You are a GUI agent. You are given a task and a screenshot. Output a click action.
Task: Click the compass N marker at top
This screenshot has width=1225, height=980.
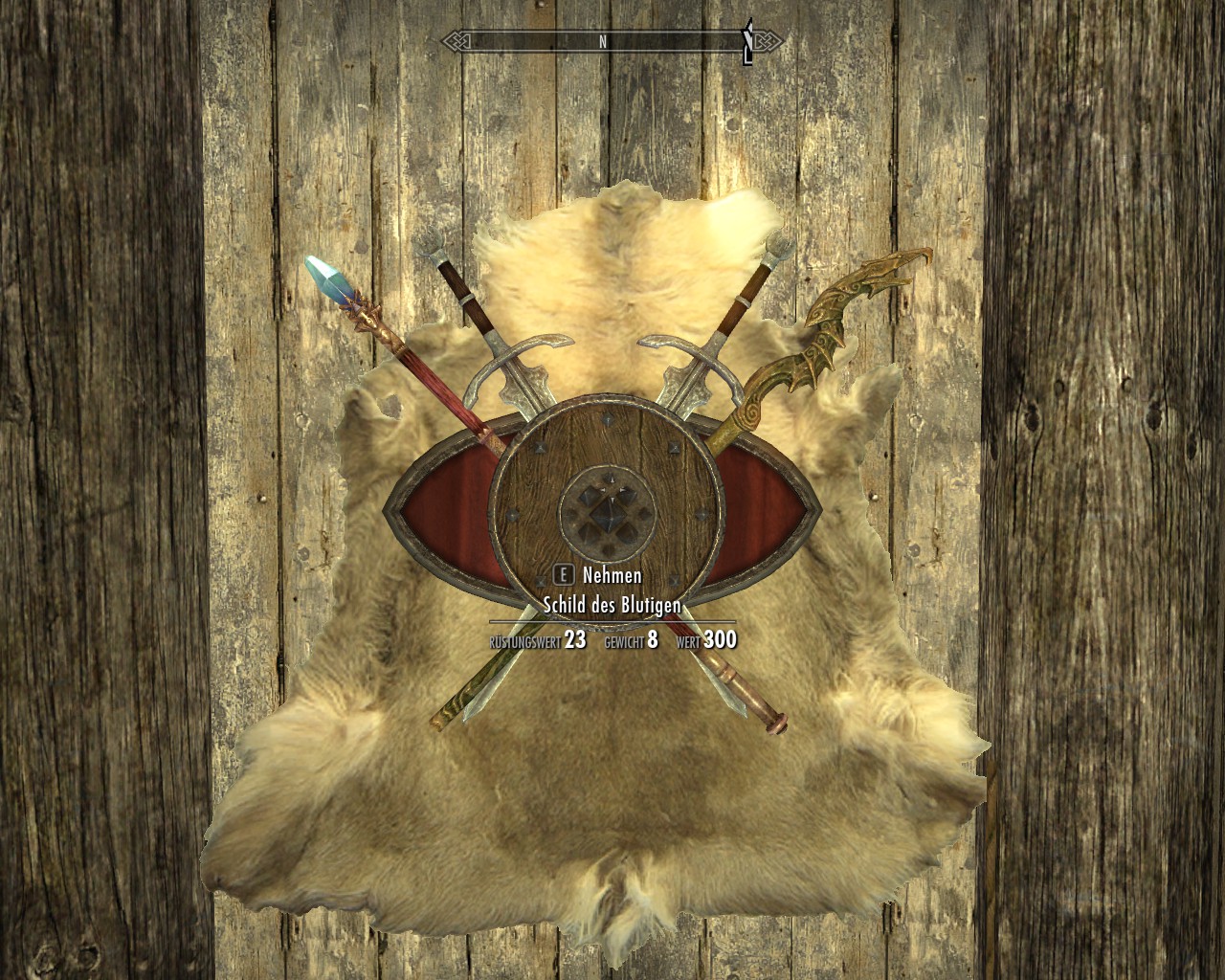click(601, 42)
